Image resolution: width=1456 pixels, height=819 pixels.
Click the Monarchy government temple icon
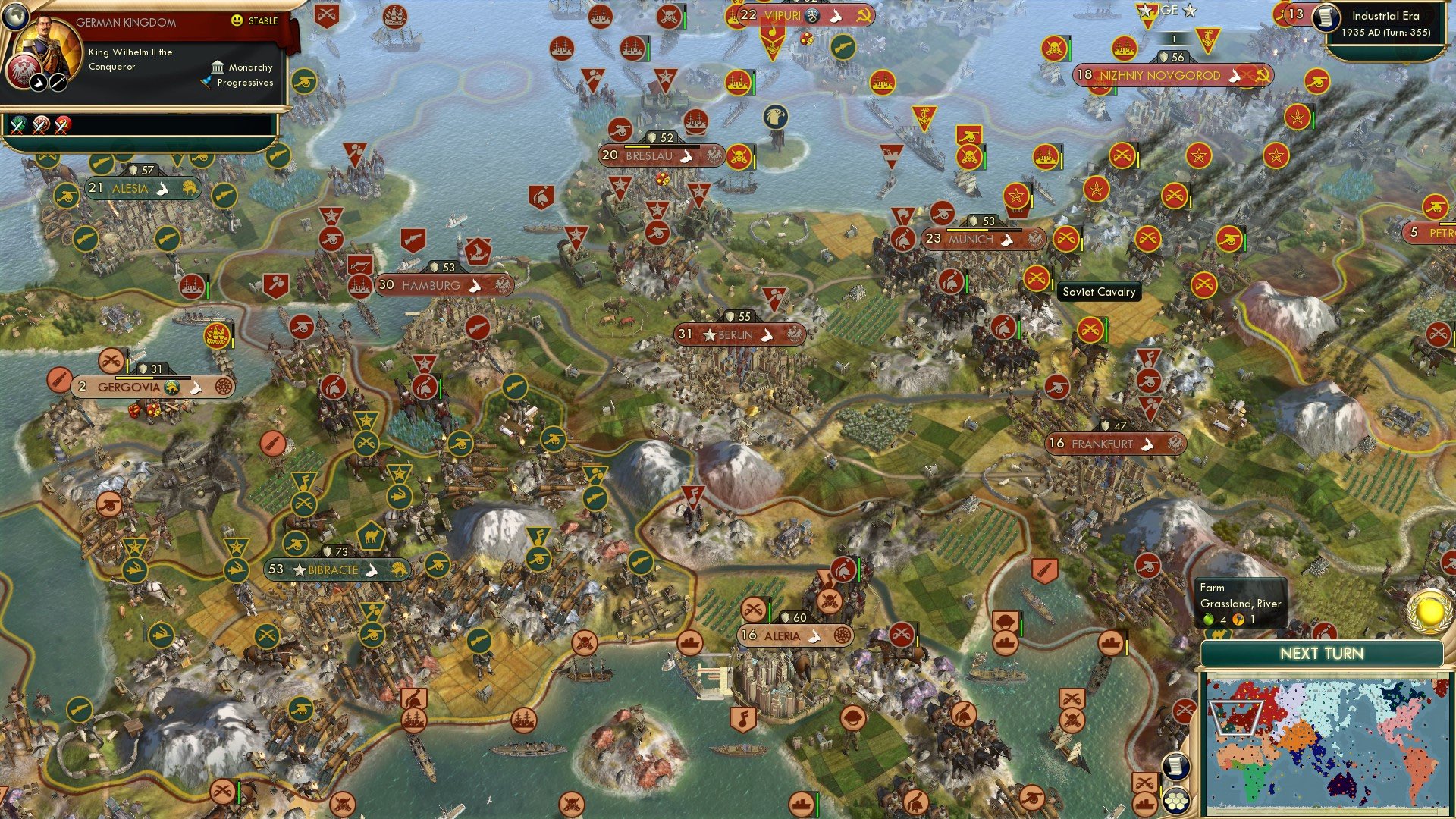(218, 67)
